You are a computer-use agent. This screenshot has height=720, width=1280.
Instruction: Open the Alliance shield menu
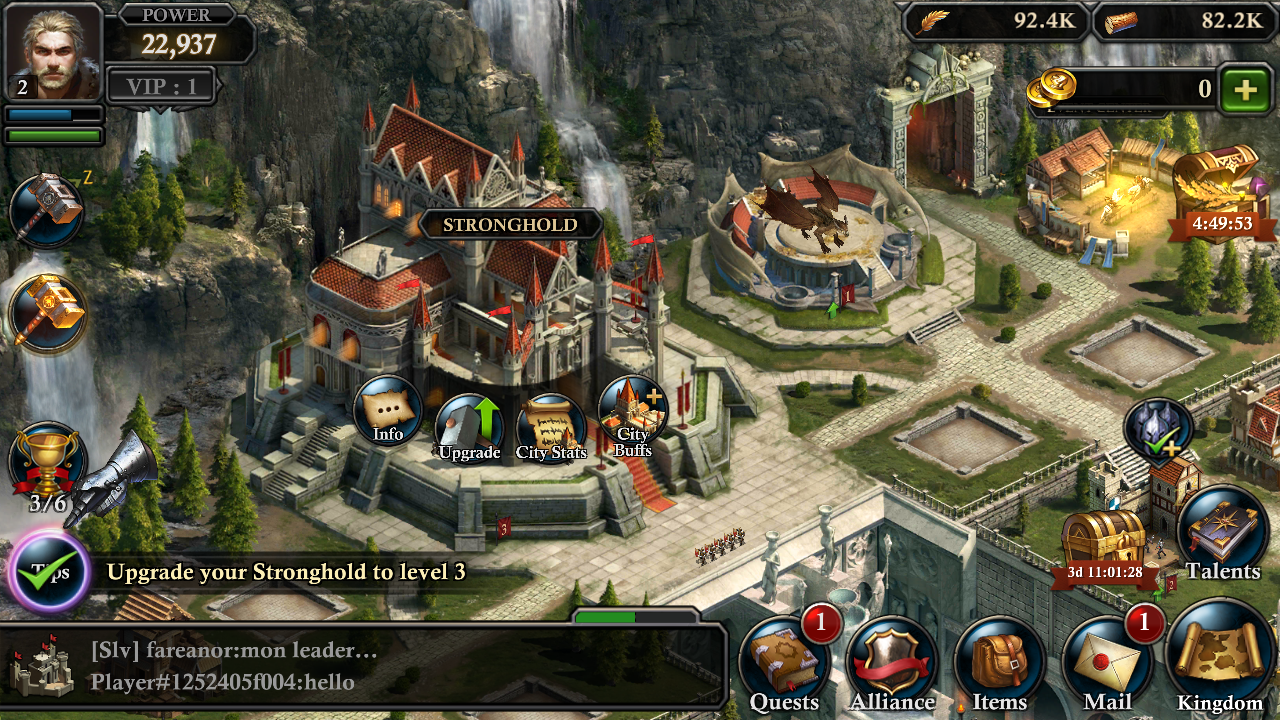click(892, 665)
